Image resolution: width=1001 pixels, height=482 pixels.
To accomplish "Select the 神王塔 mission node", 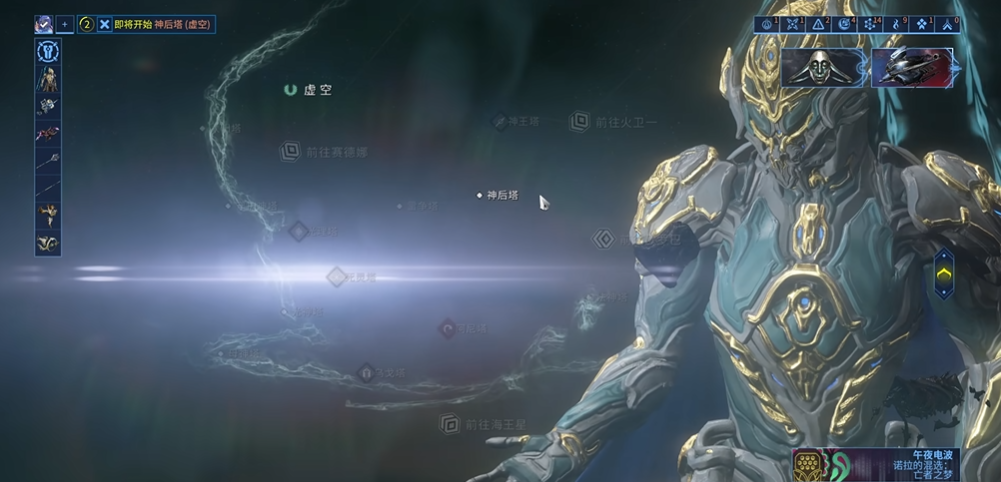I will [x=500, y=121].
